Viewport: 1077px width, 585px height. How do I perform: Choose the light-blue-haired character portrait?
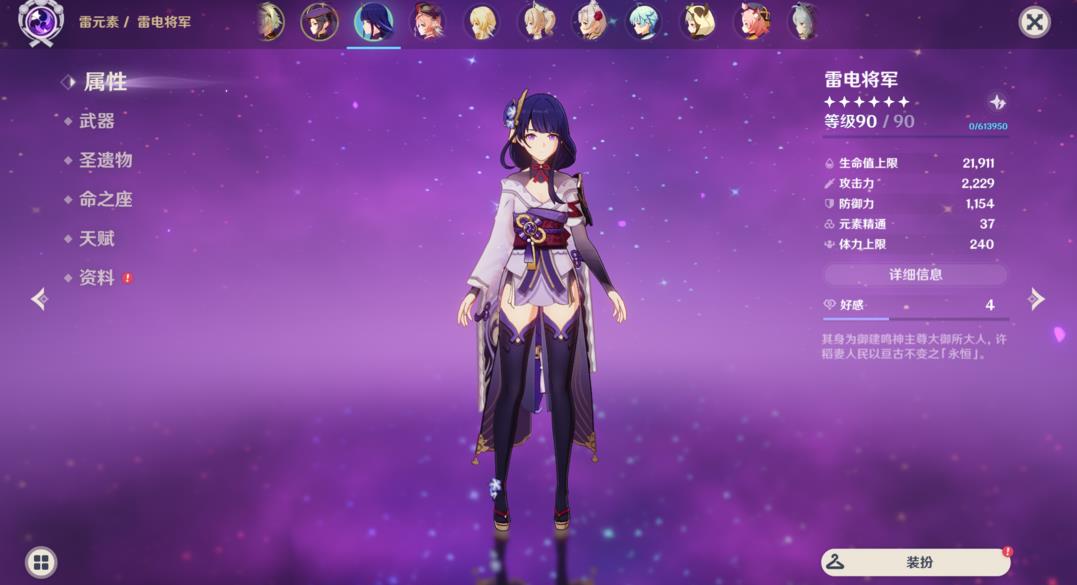(644, 21)
